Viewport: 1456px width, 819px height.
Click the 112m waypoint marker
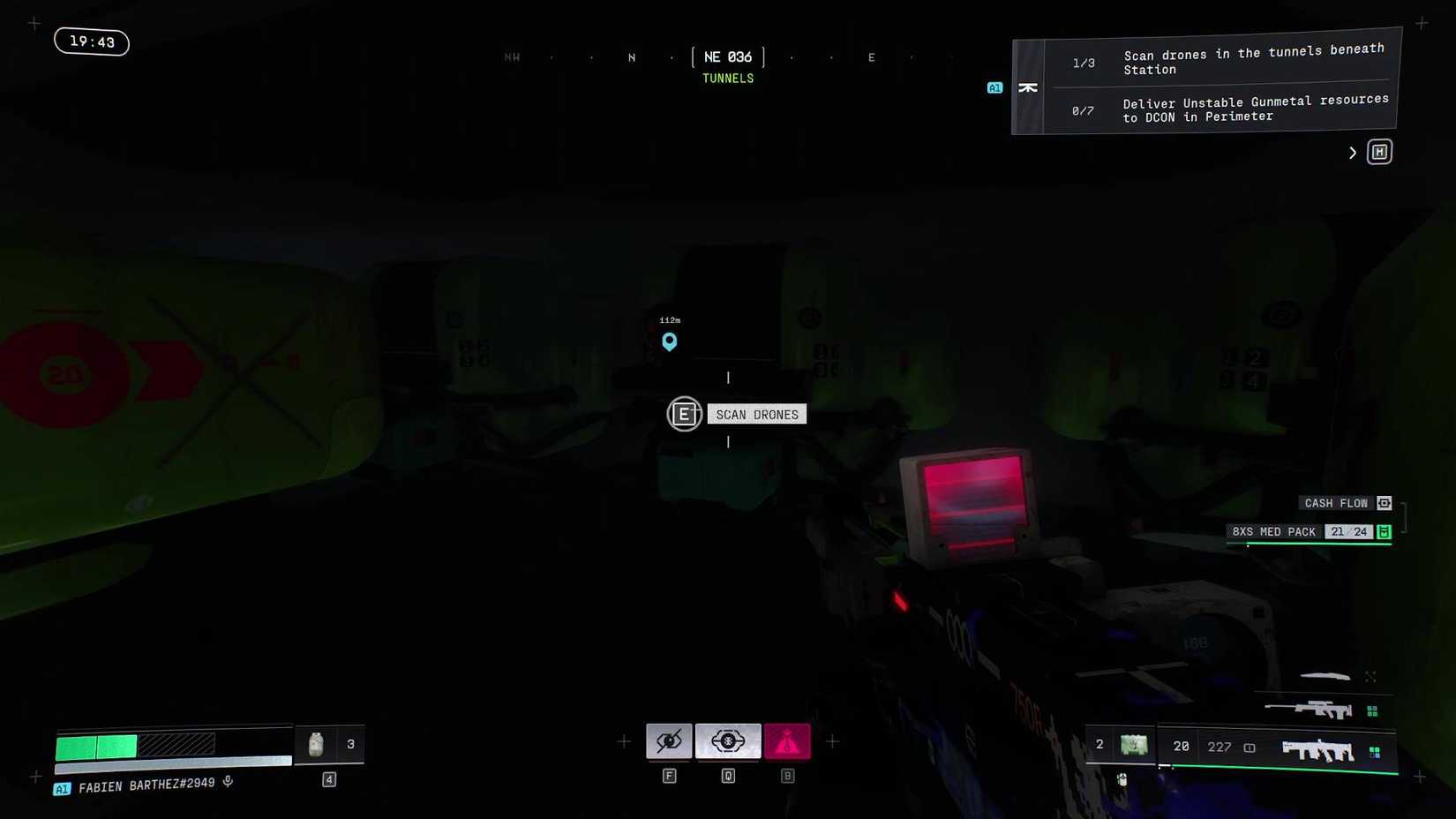click(669, 342)
